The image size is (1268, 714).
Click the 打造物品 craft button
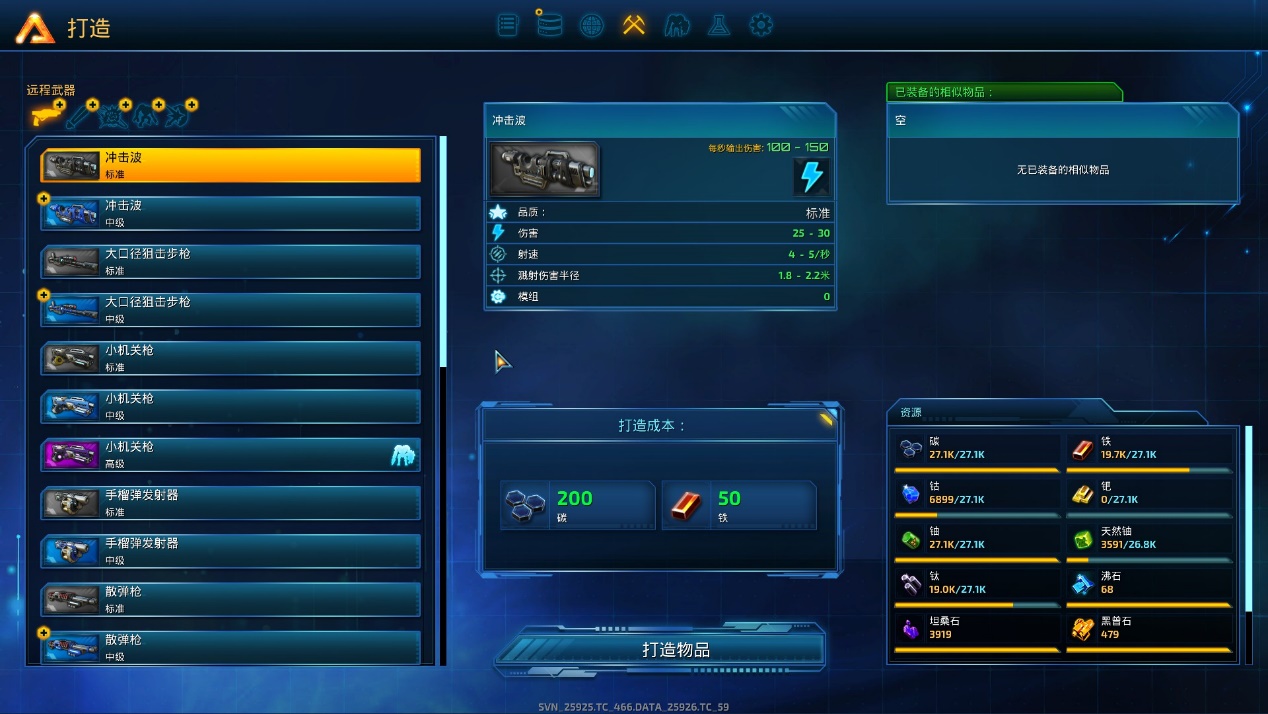660,650
